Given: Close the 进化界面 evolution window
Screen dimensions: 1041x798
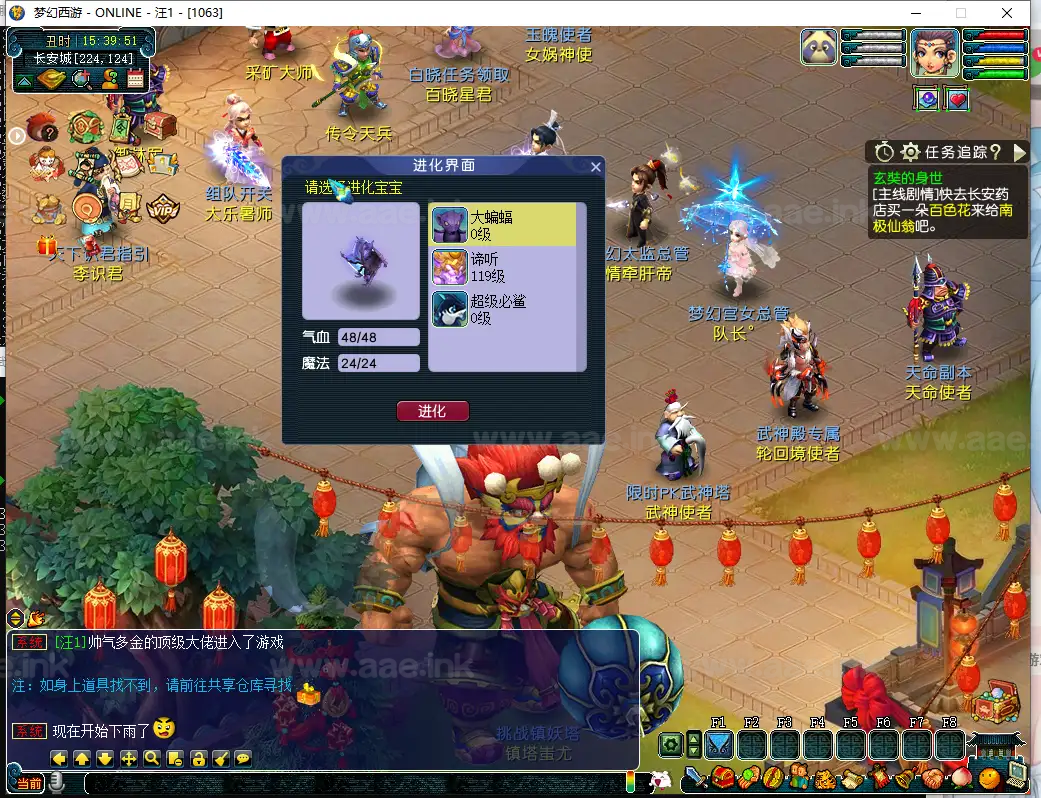Looking at the screenshot, I should pos(595,167).
